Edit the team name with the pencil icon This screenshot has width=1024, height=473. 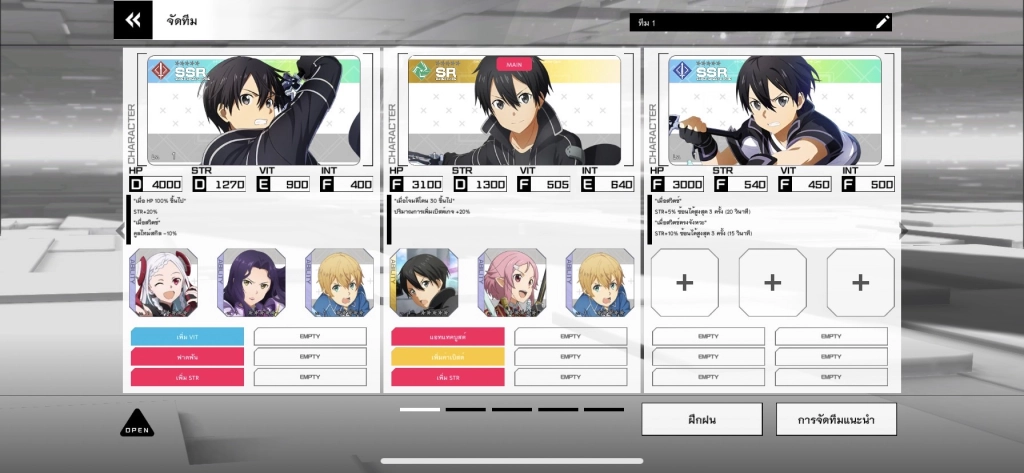tap(881, 22)
